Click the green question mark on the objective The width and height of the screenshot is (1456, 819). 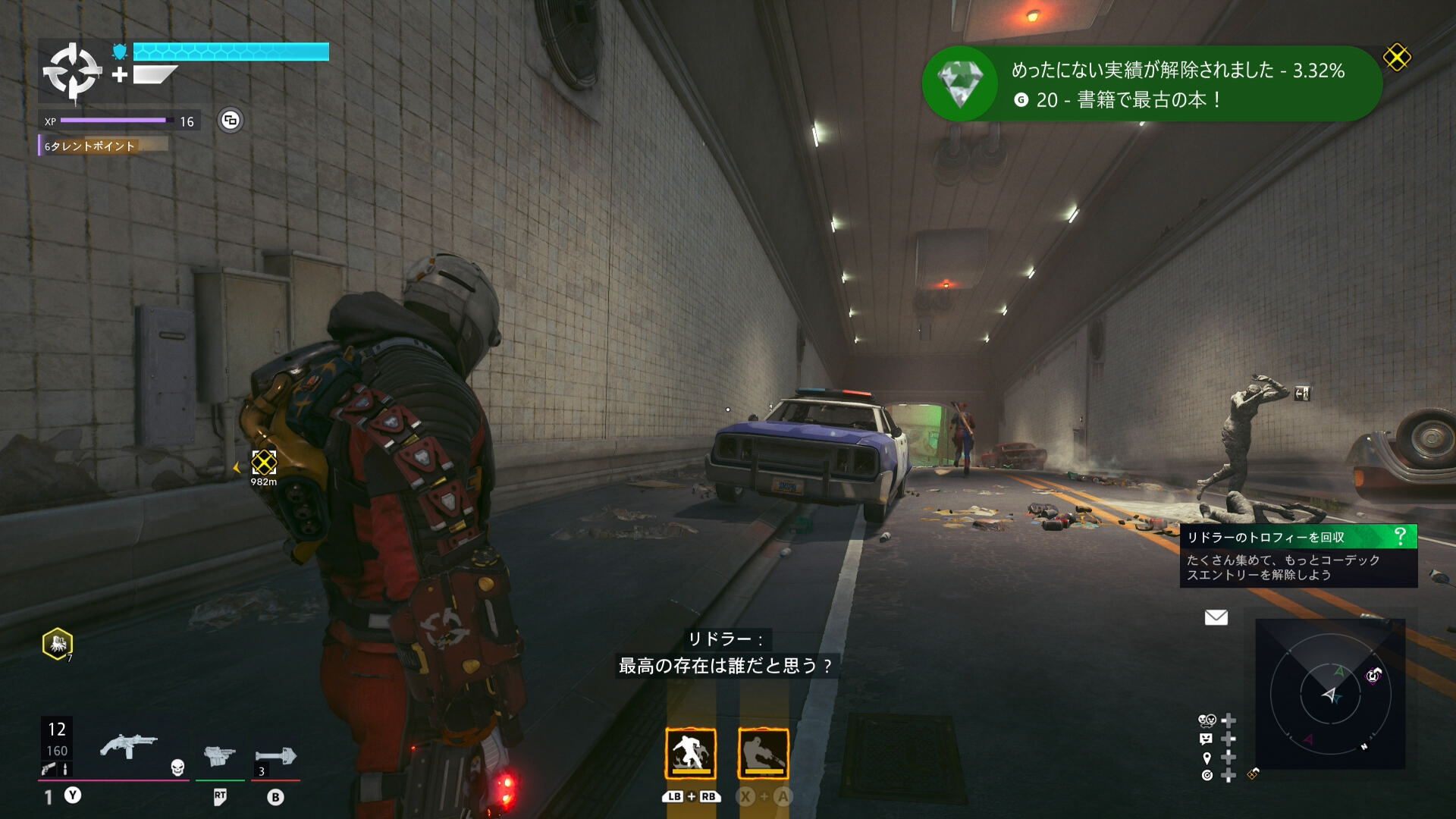click(x=1400, y=537)
